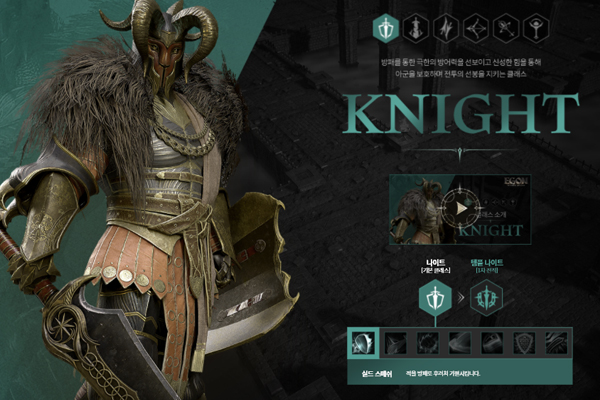Play the Knight class introduction video

(459, 209)
